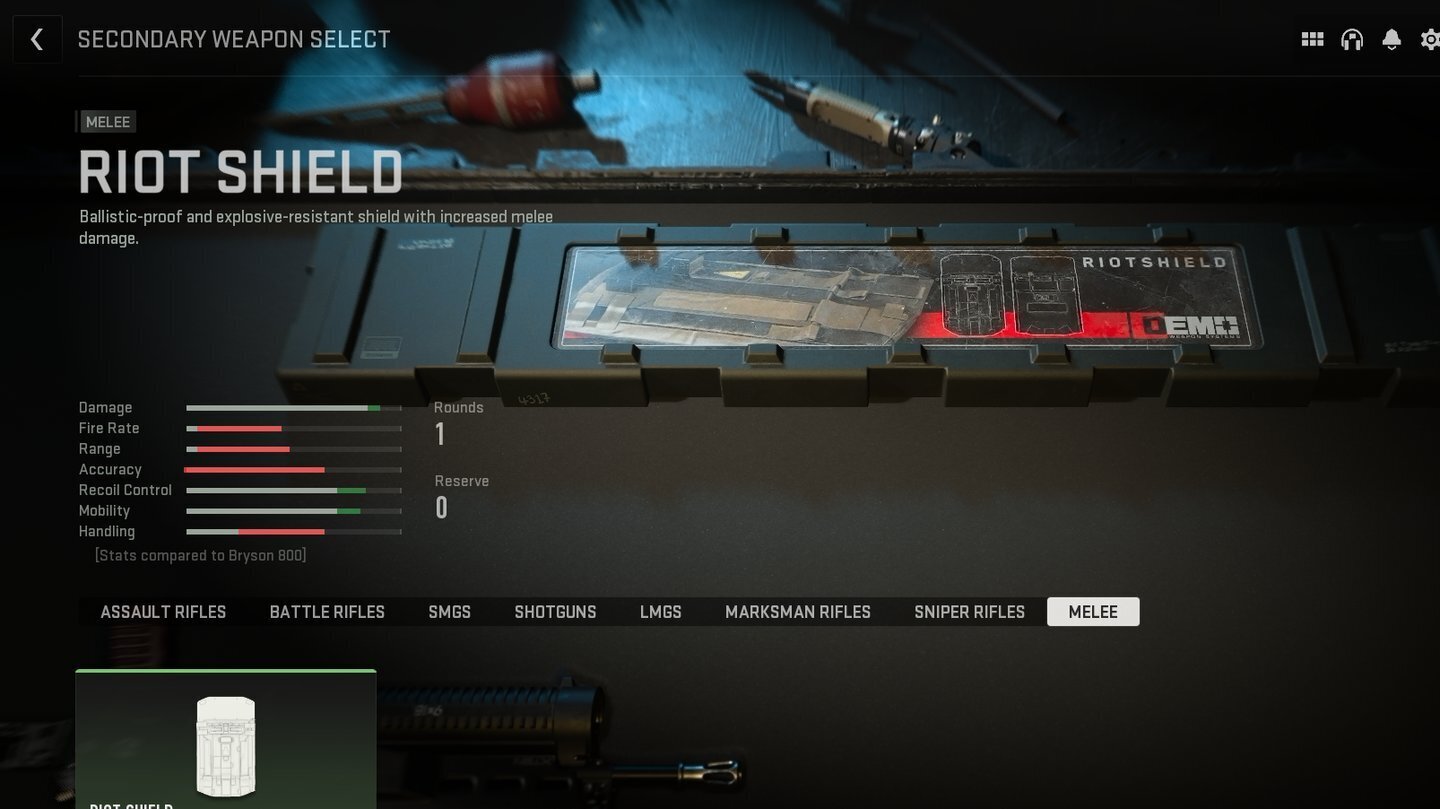
Task: Click the Melee category tab
Action: [x=1093, y=612]
